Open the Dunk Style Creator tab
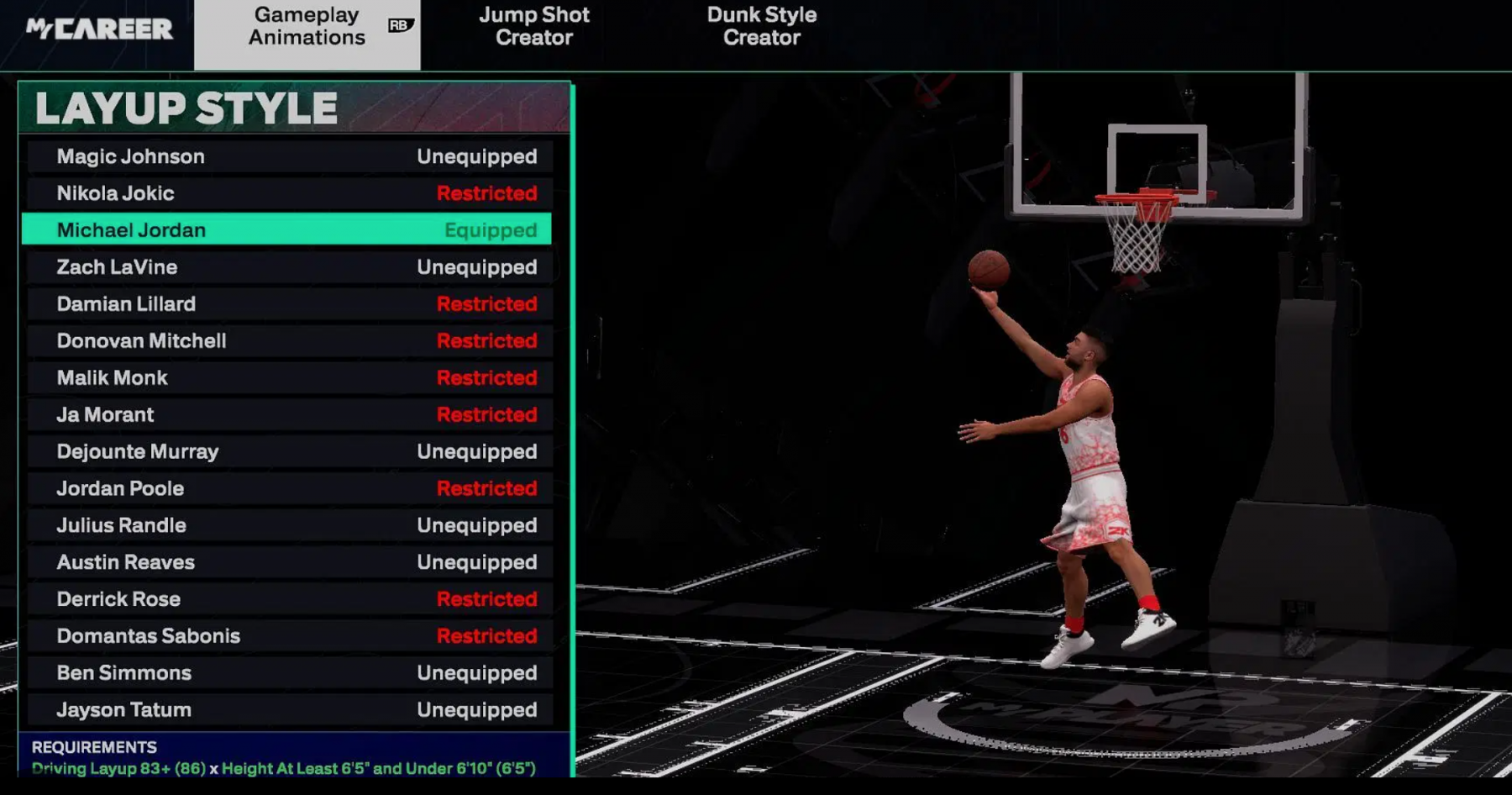 coord(761,27)
